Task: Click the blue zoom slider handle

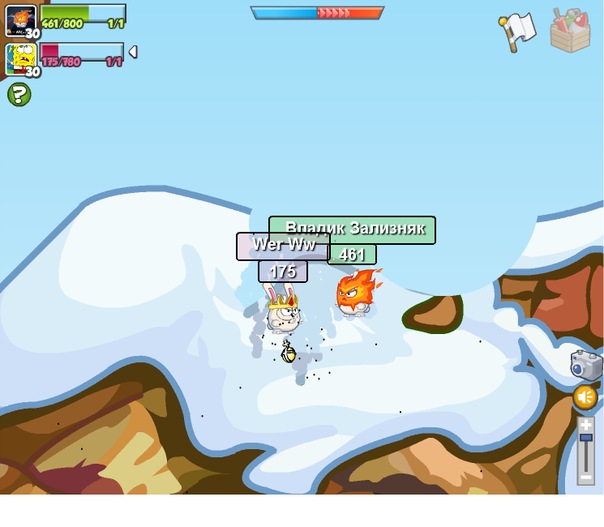Action: click(x=586, y=439)
